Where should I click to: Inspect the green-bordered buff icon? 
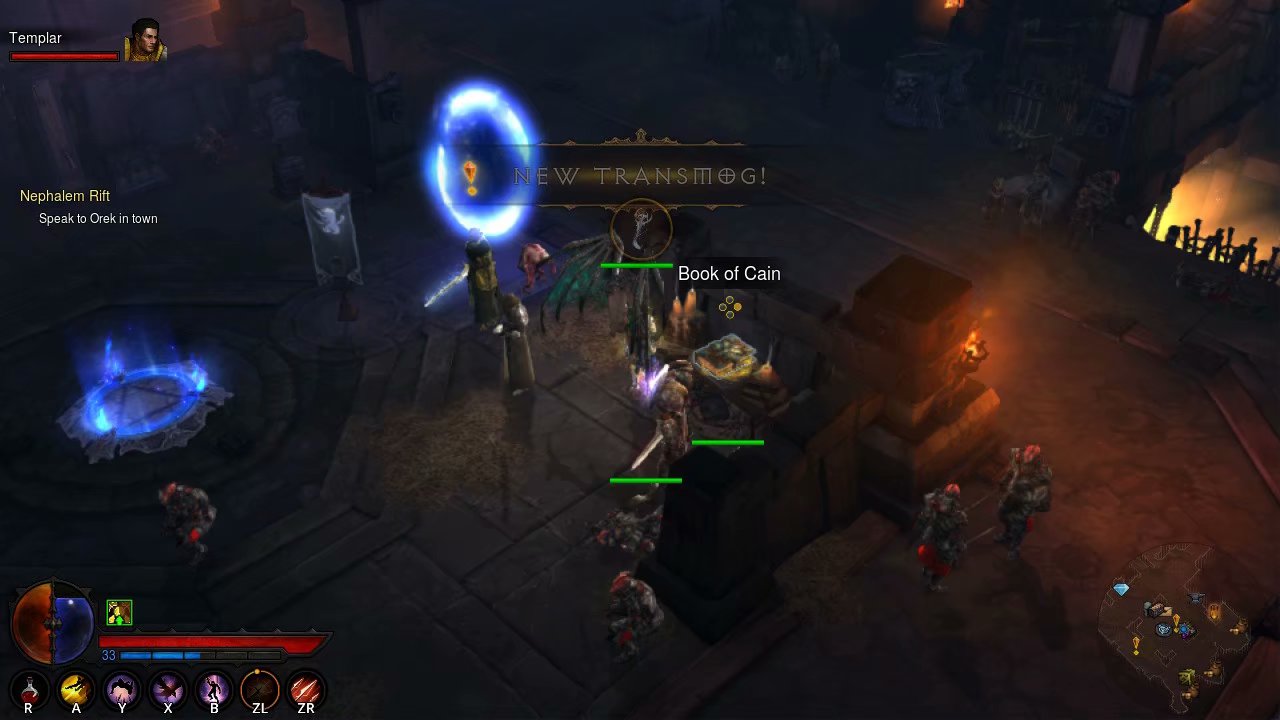point(119,612)
